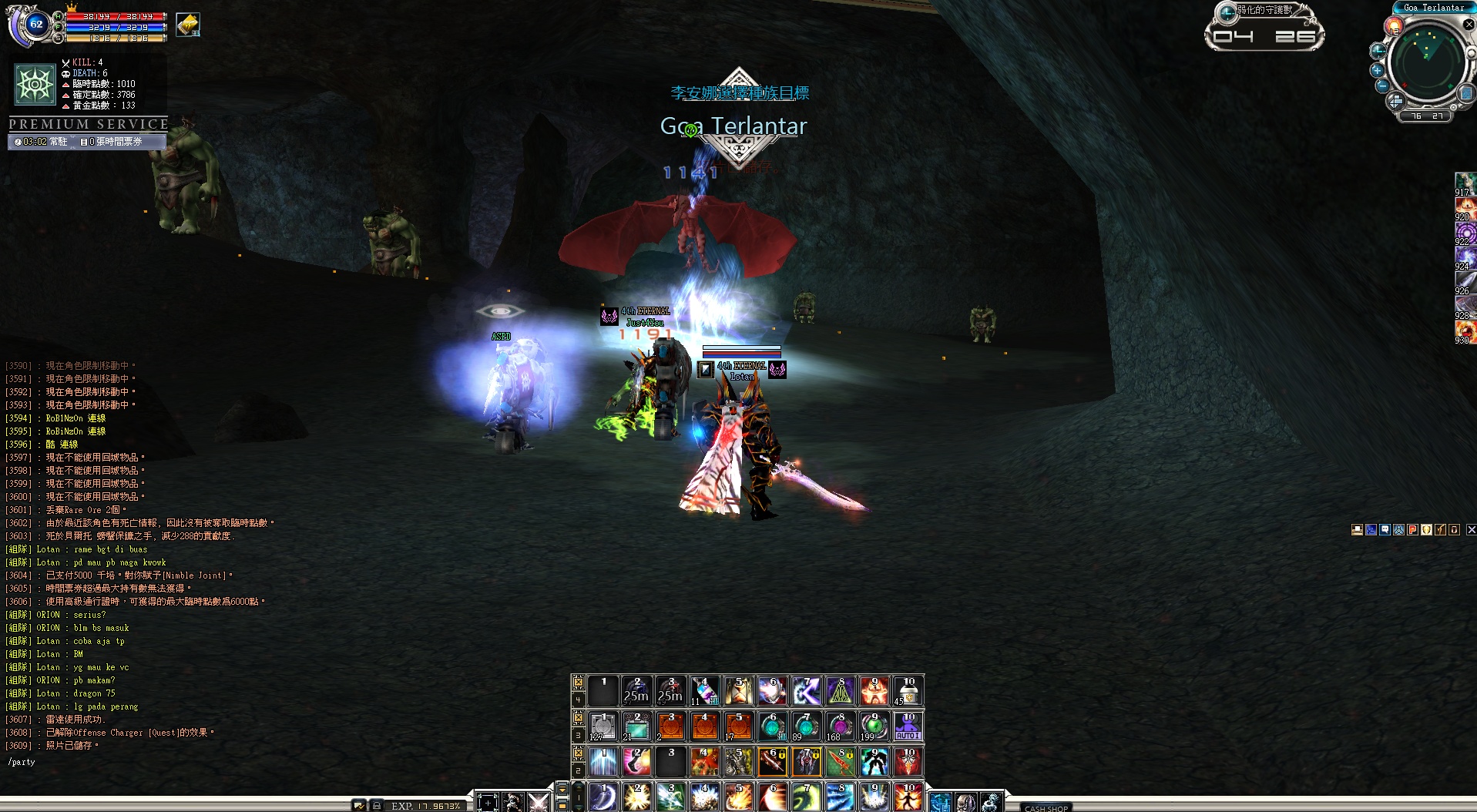Image resolution: width=1477 pixels, height=812 pixels.
Task: Activate the green orb item with 199 count
Action: coord(874,726)
